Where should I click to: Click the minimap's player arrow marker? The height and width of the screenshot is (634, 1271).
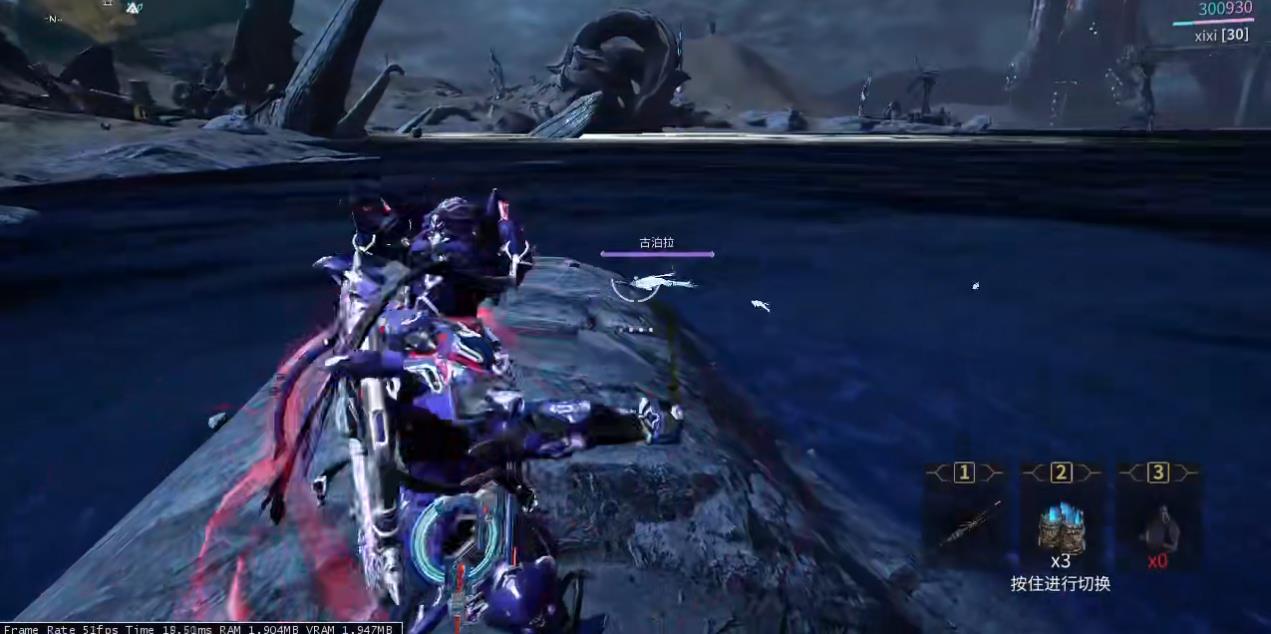pyautogui.click(x=133, y=8)
